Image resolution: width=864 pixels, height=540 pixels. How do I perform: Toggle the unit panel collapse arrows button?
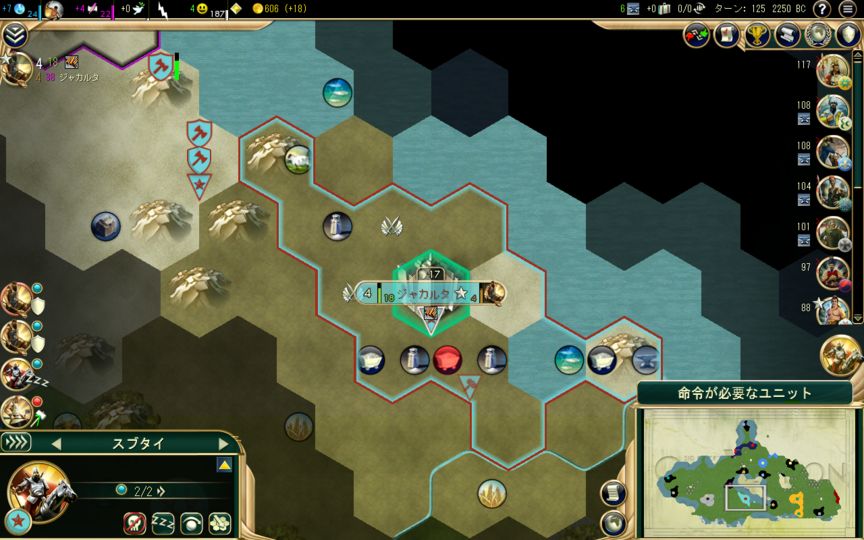(17, 443)
